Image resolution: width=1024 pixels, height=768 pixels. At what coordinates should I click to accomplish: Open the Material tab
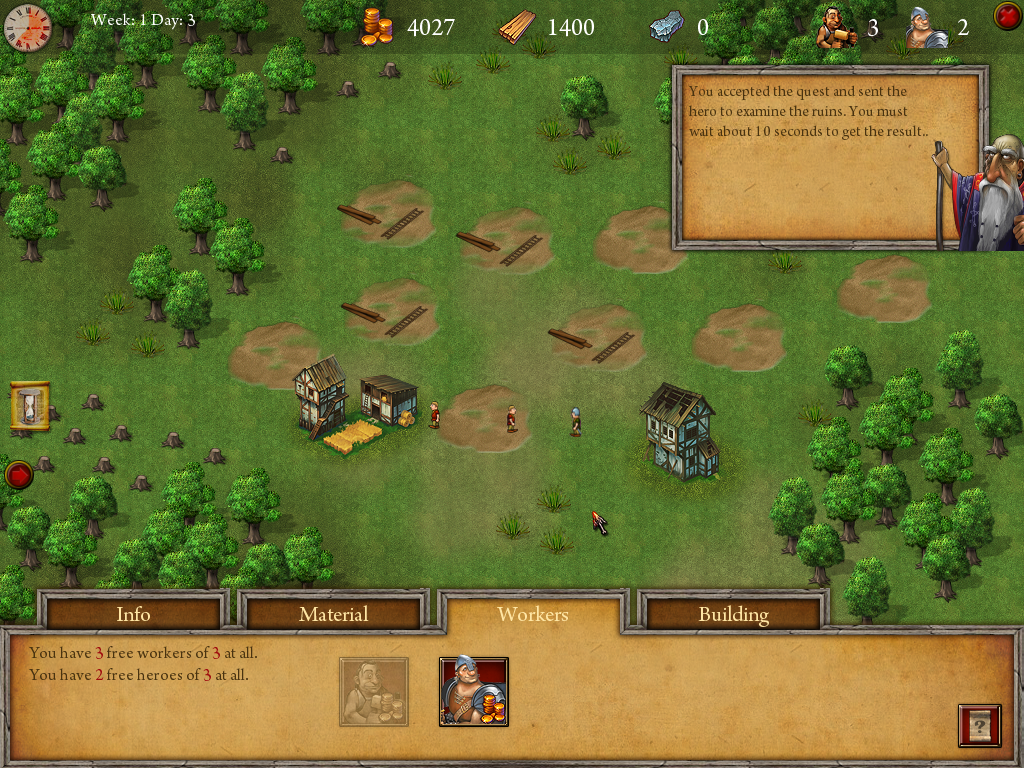click(x=334, y=613)
